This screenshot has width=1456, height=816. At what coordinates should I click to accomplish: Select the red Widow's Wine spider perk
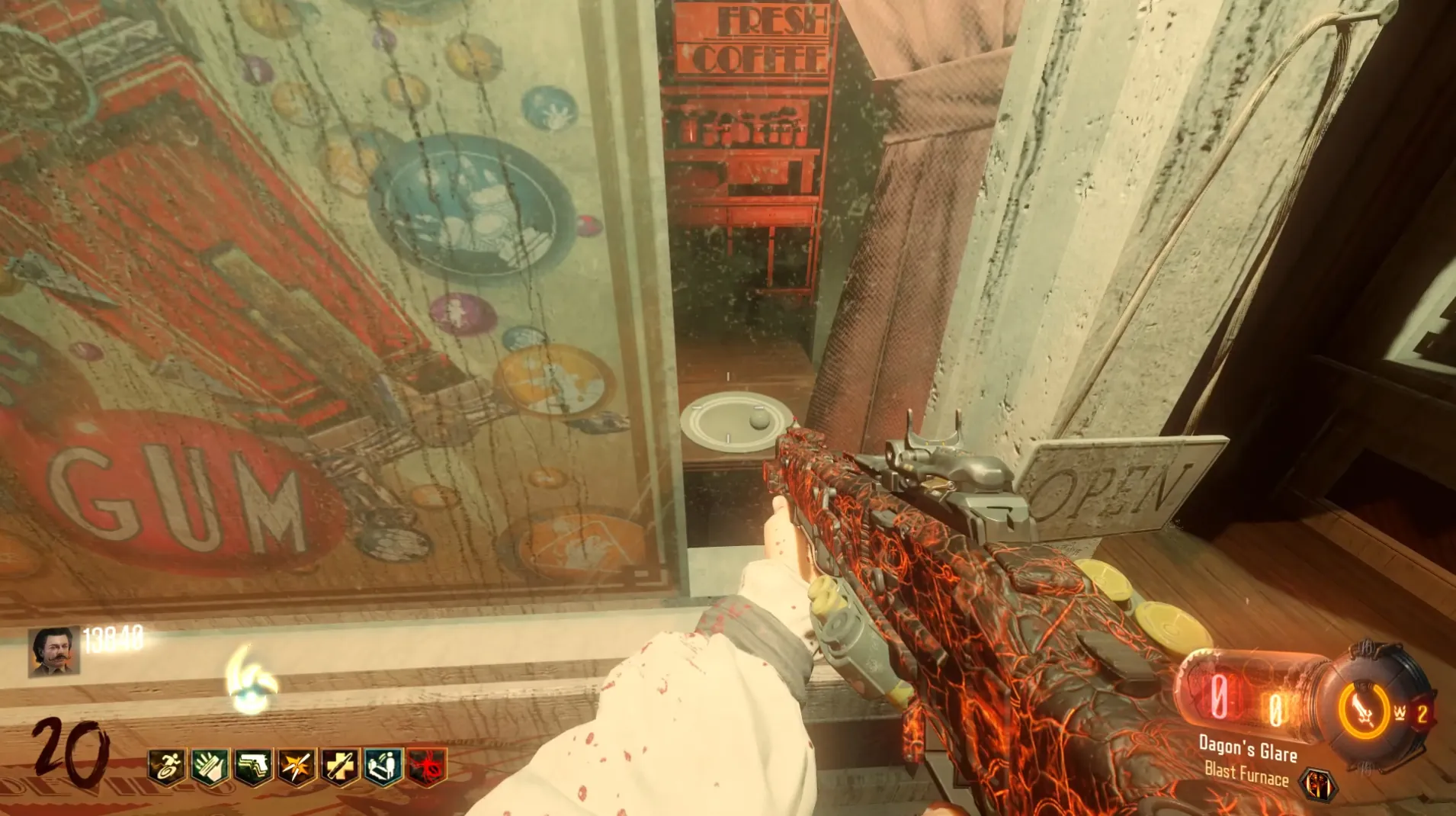[427, 766]
